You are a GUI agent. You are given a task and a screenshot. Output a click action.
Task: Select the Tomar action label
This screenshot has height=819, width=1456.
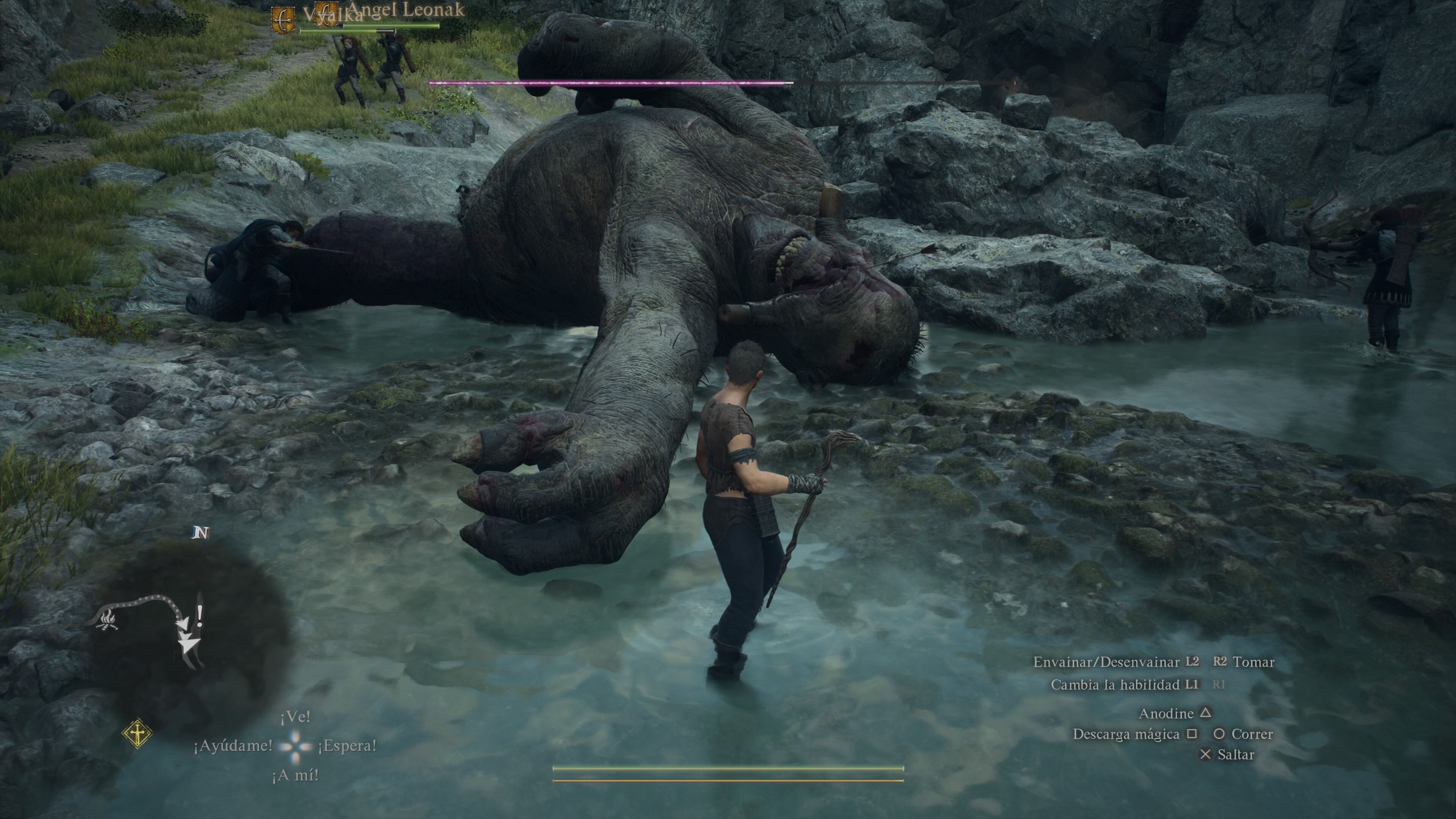click(x=1254, y=662)
